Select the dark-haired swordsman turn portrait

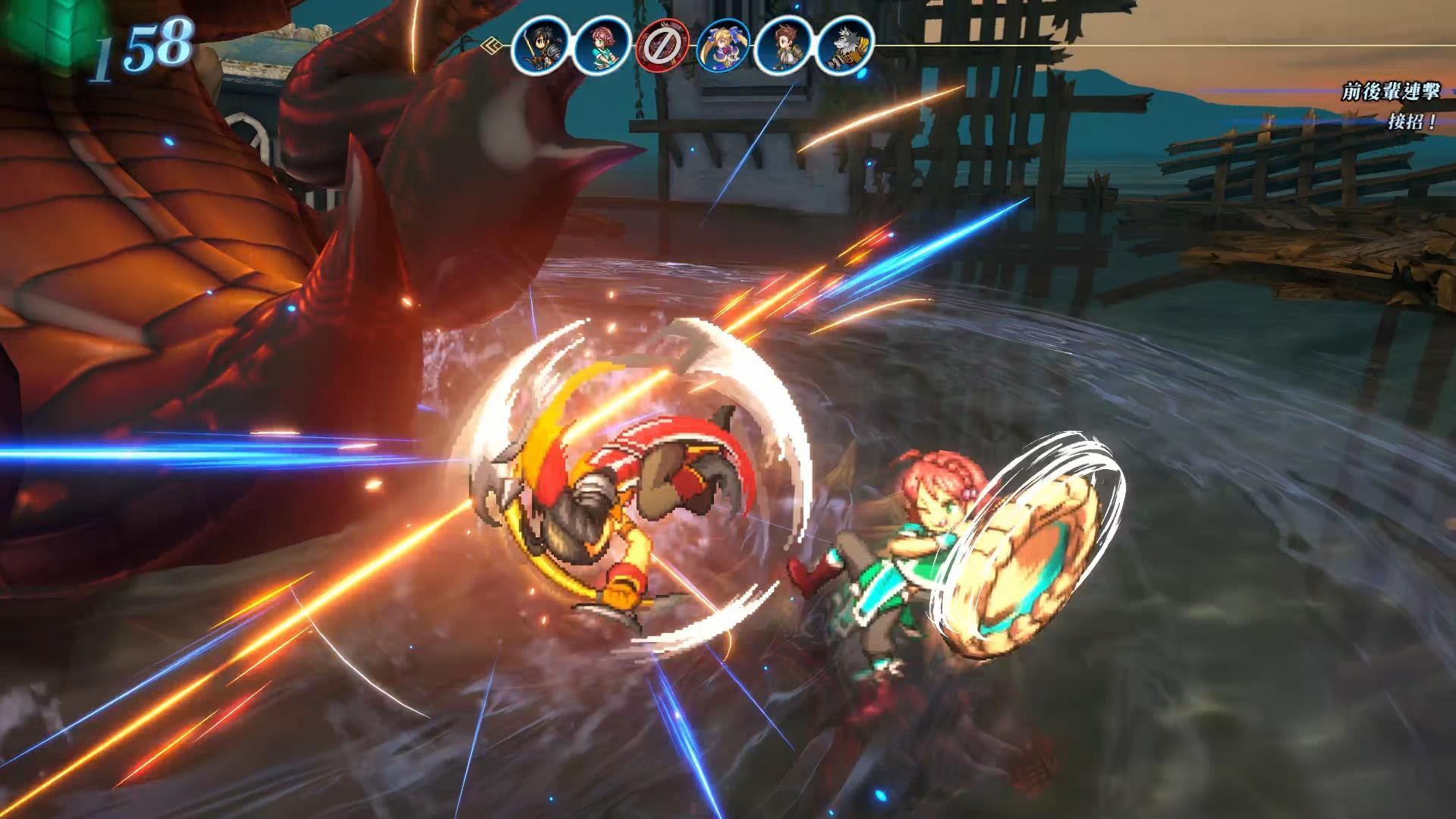[540, 46]
